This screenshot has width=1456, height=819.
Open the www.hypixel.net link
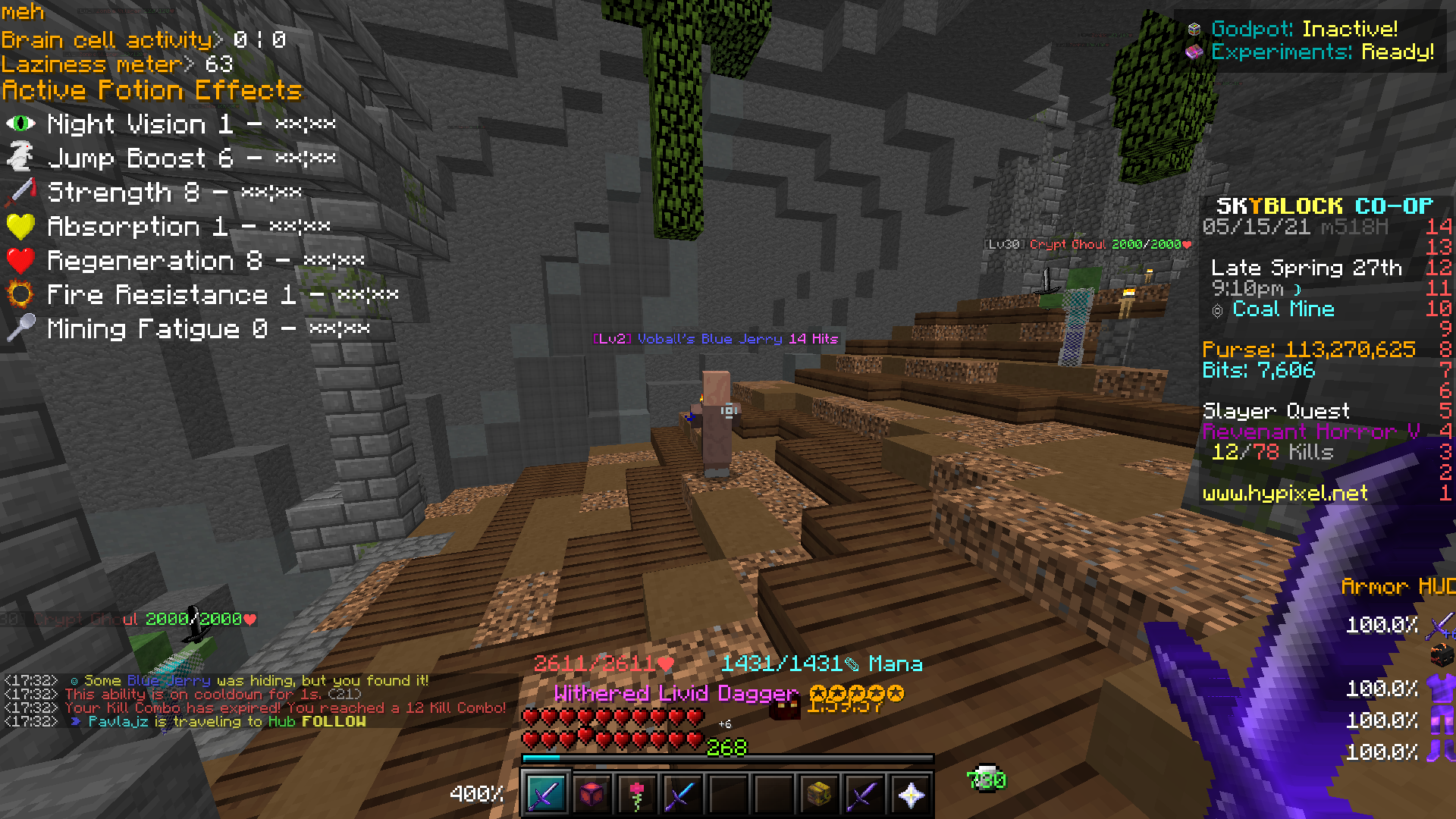tap(1285, 493)
